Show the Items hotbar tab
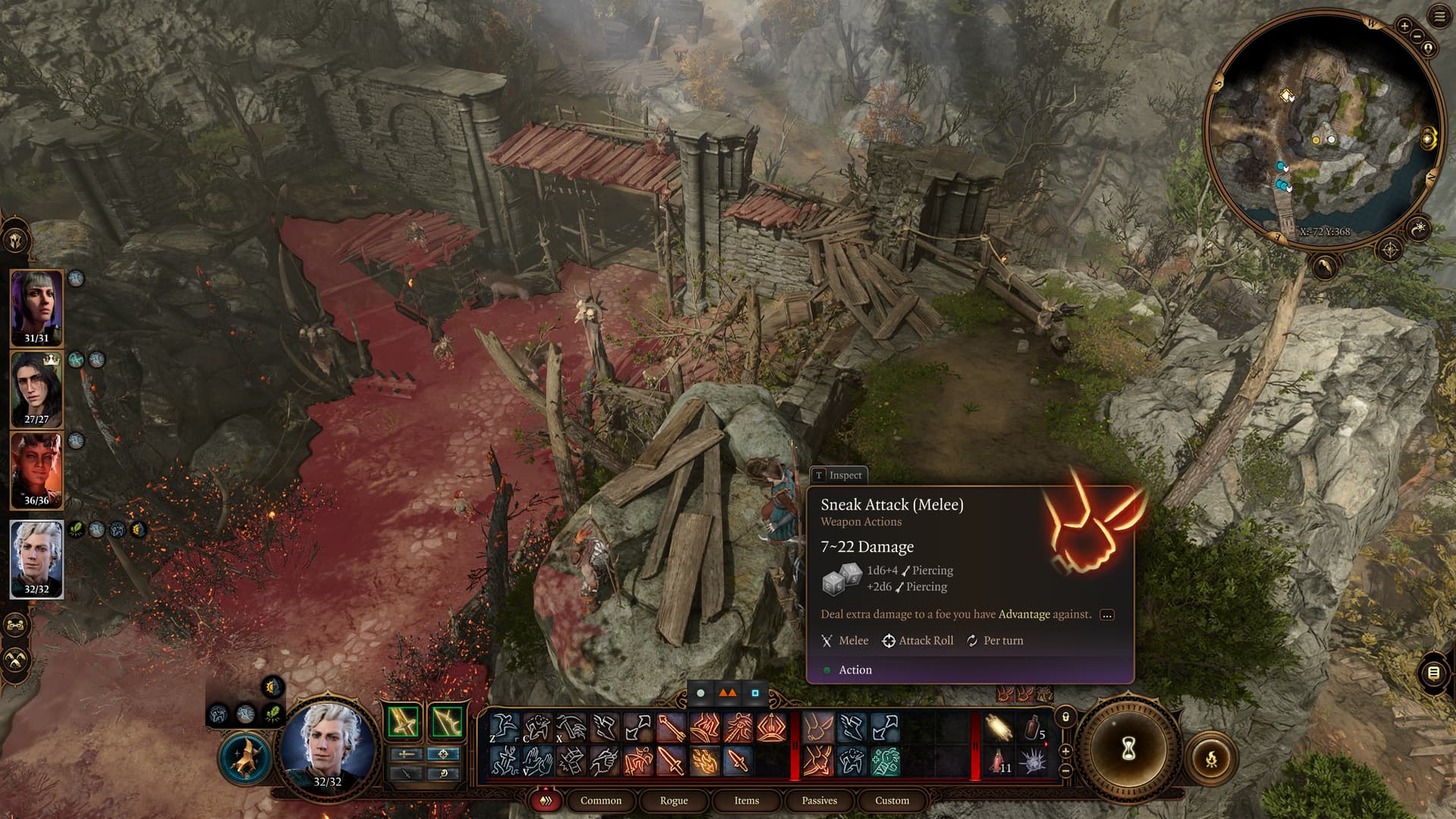Screen dimensions: 1456x819 746,800
